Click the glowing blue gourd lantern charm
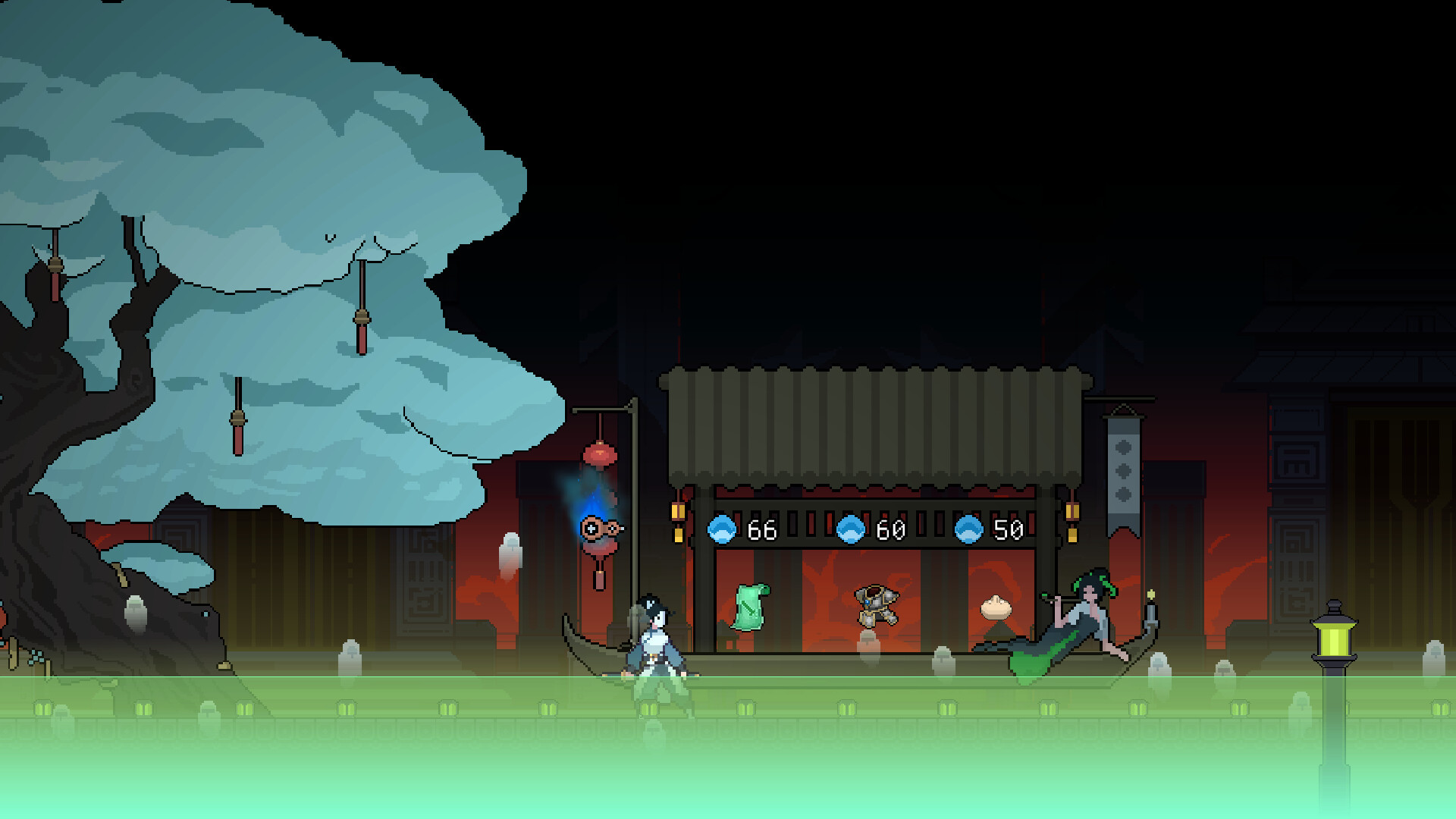Screen dimensions: 1456x819 [x=598, y=527]
